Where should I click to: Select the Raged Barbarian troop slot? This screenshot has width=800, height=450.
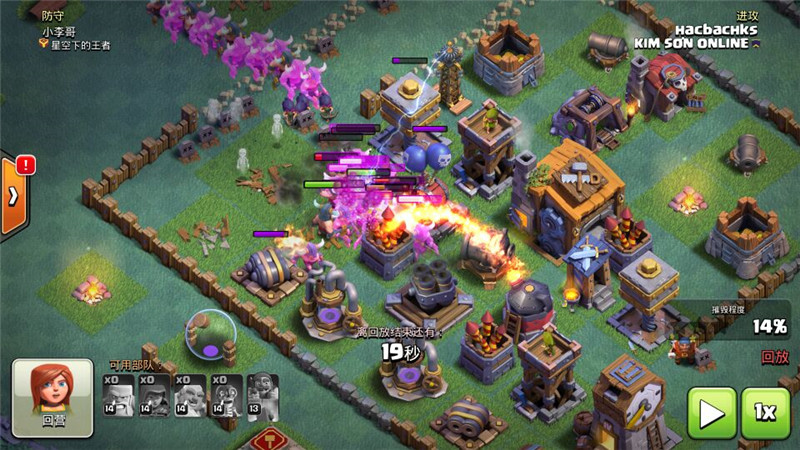tap(118, 396)
